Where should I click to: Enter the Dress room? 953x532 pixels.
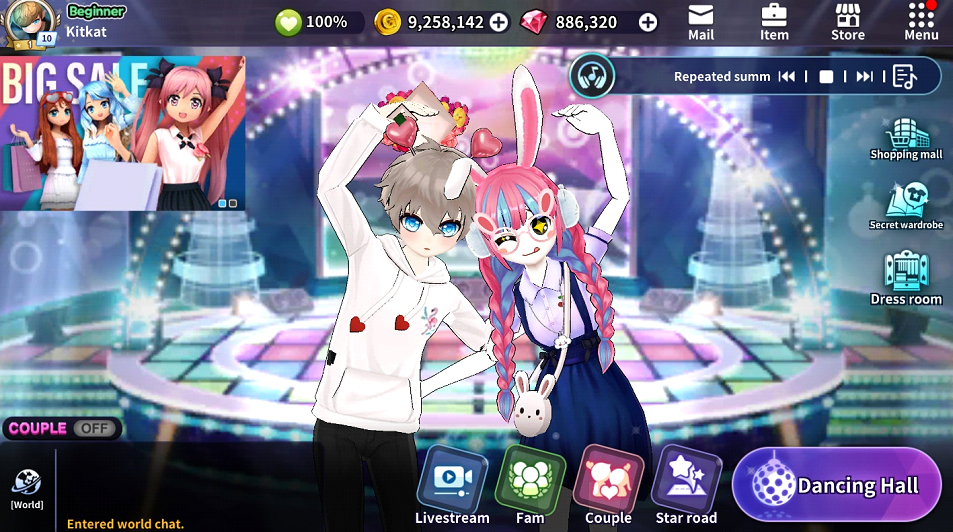(x=906, y=278)
